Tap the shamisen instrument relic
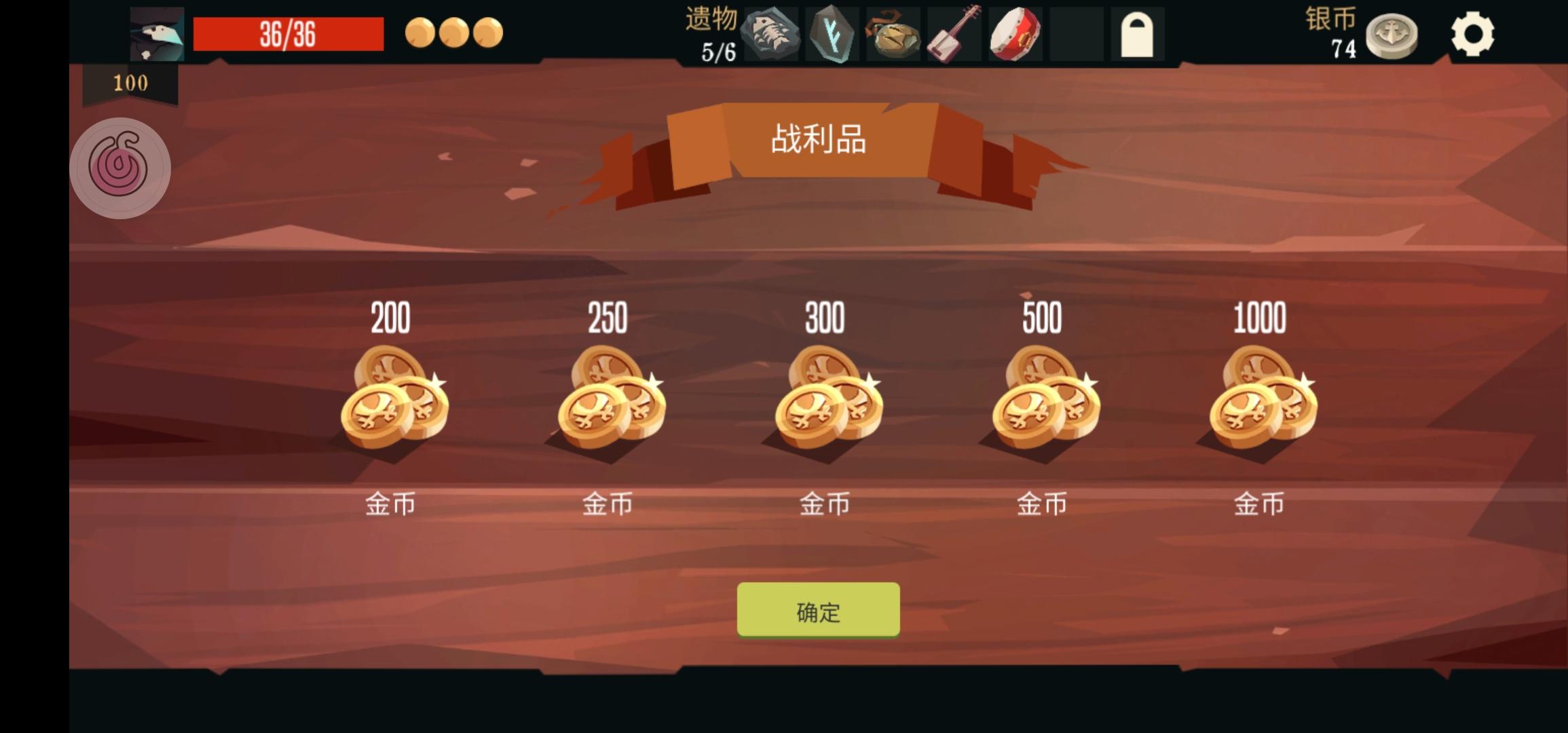The image size is (1568, 733). pos(953,33)
